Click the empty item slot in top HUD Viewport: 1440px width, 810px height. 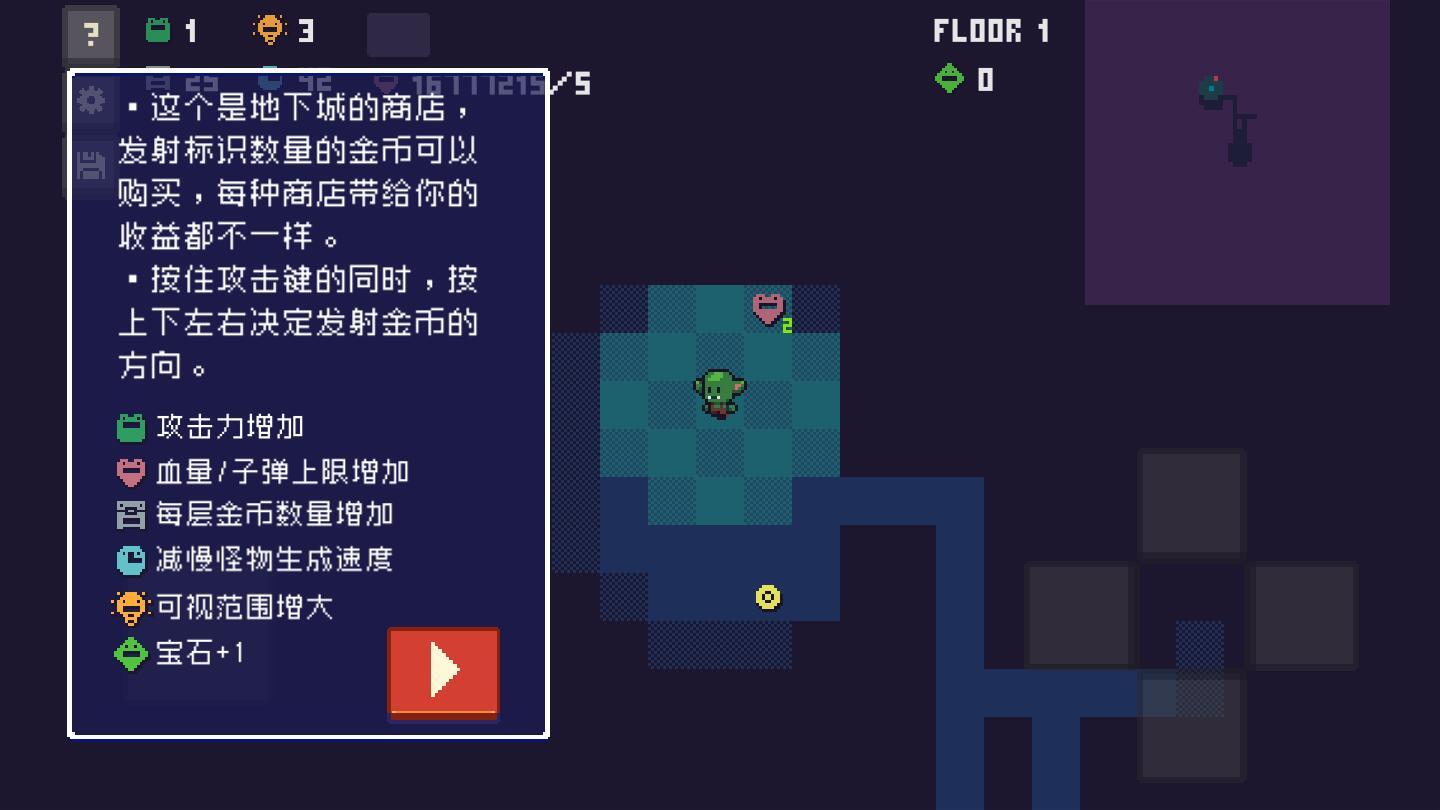[400, 34]
